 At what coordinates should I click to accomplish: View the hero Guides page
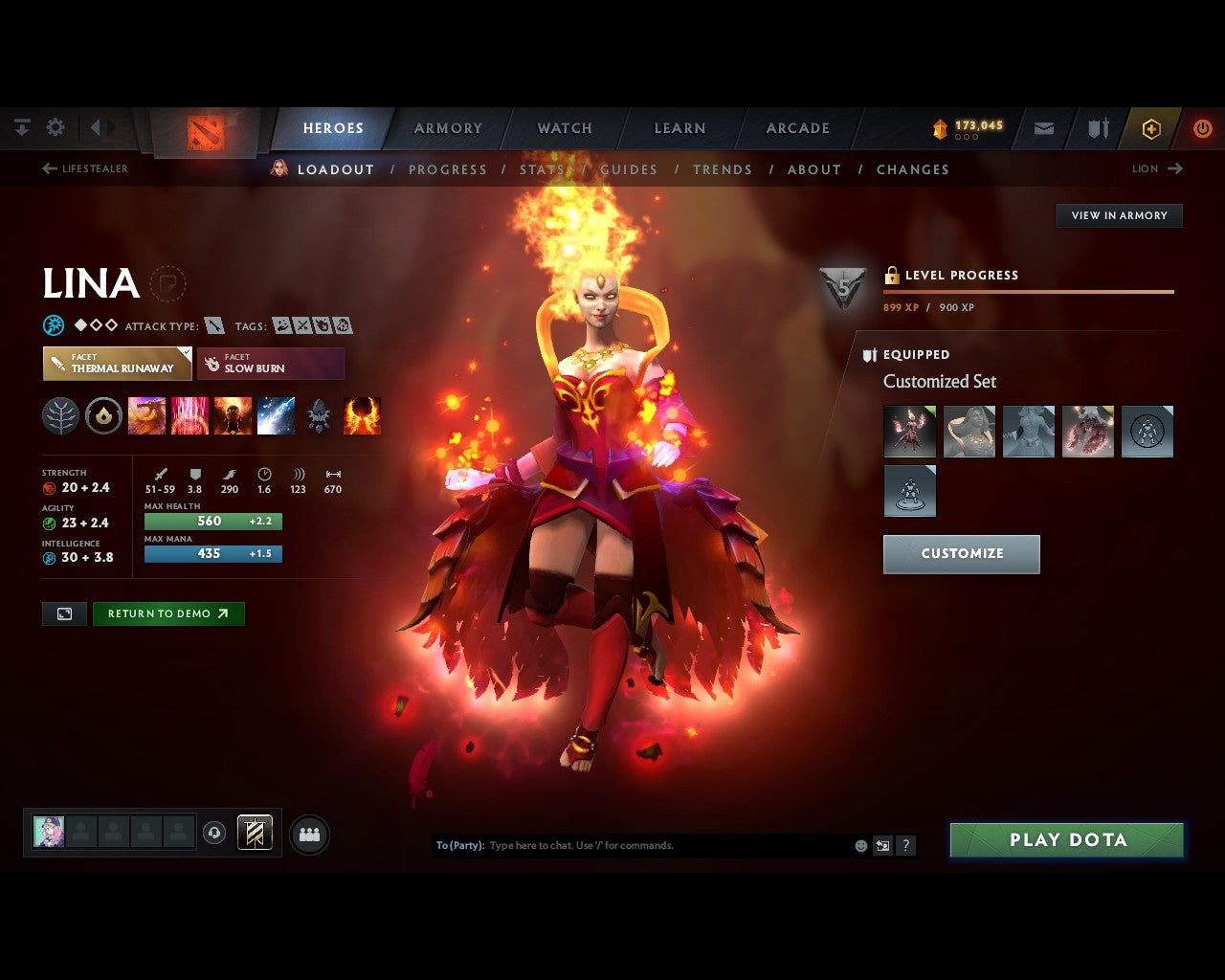click(629, 169)
